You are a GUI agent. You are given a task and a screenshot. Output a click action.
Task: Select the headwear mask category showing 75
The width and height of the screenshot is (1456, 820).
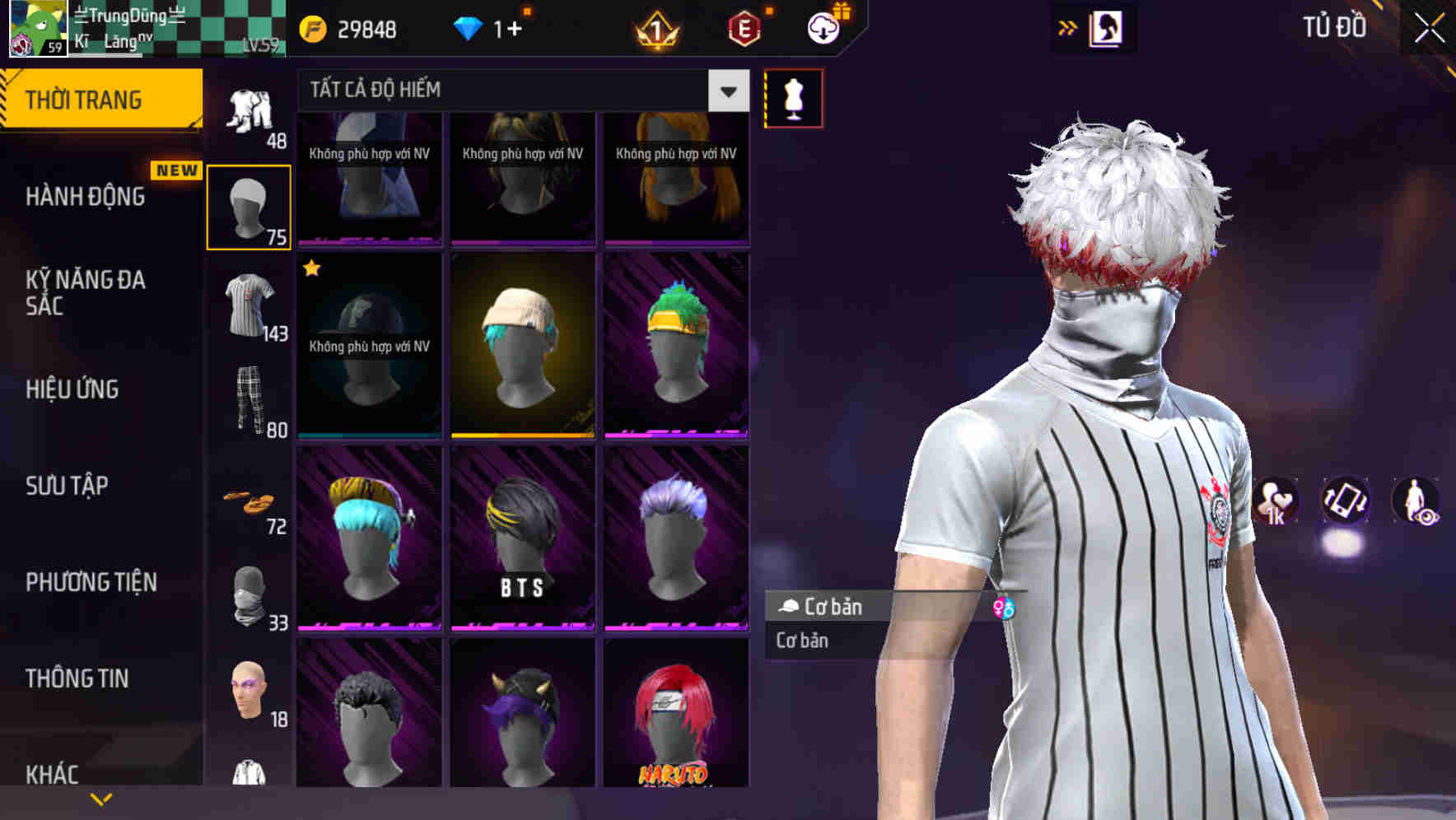click(250, 204)
